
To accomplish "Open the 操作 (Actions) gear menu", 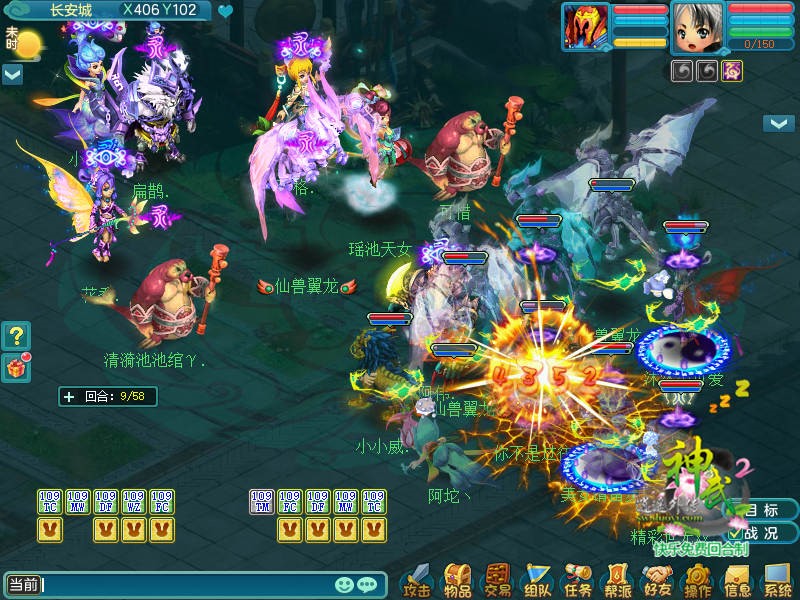I will point(697,578).
